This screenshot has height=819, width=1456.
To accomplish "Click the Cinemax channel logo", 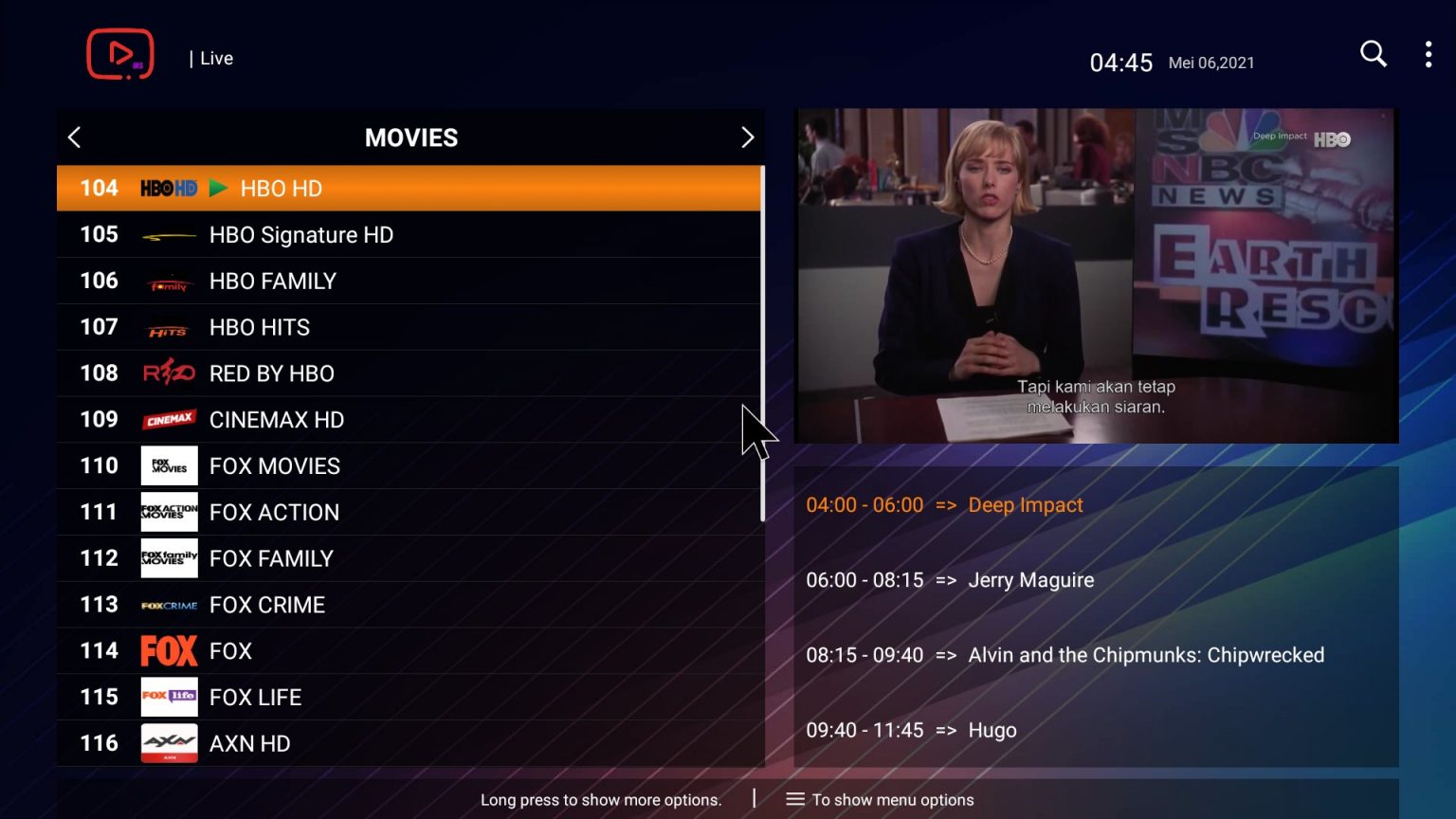I will [x=169, y=419].
